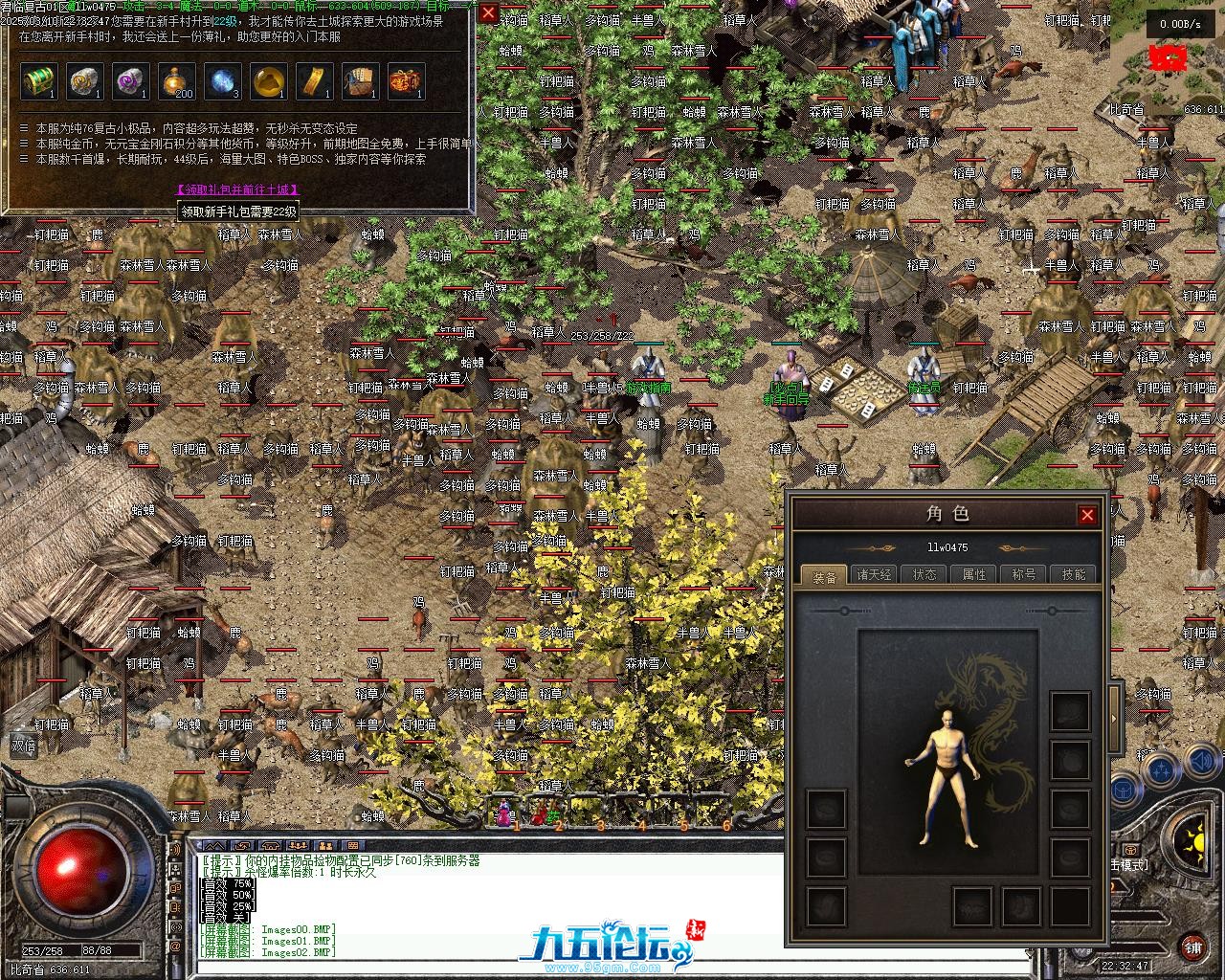Use the potion in hotbar slot 1
The height and width of the screenshot is (980, 1225).
coord(502,813)
